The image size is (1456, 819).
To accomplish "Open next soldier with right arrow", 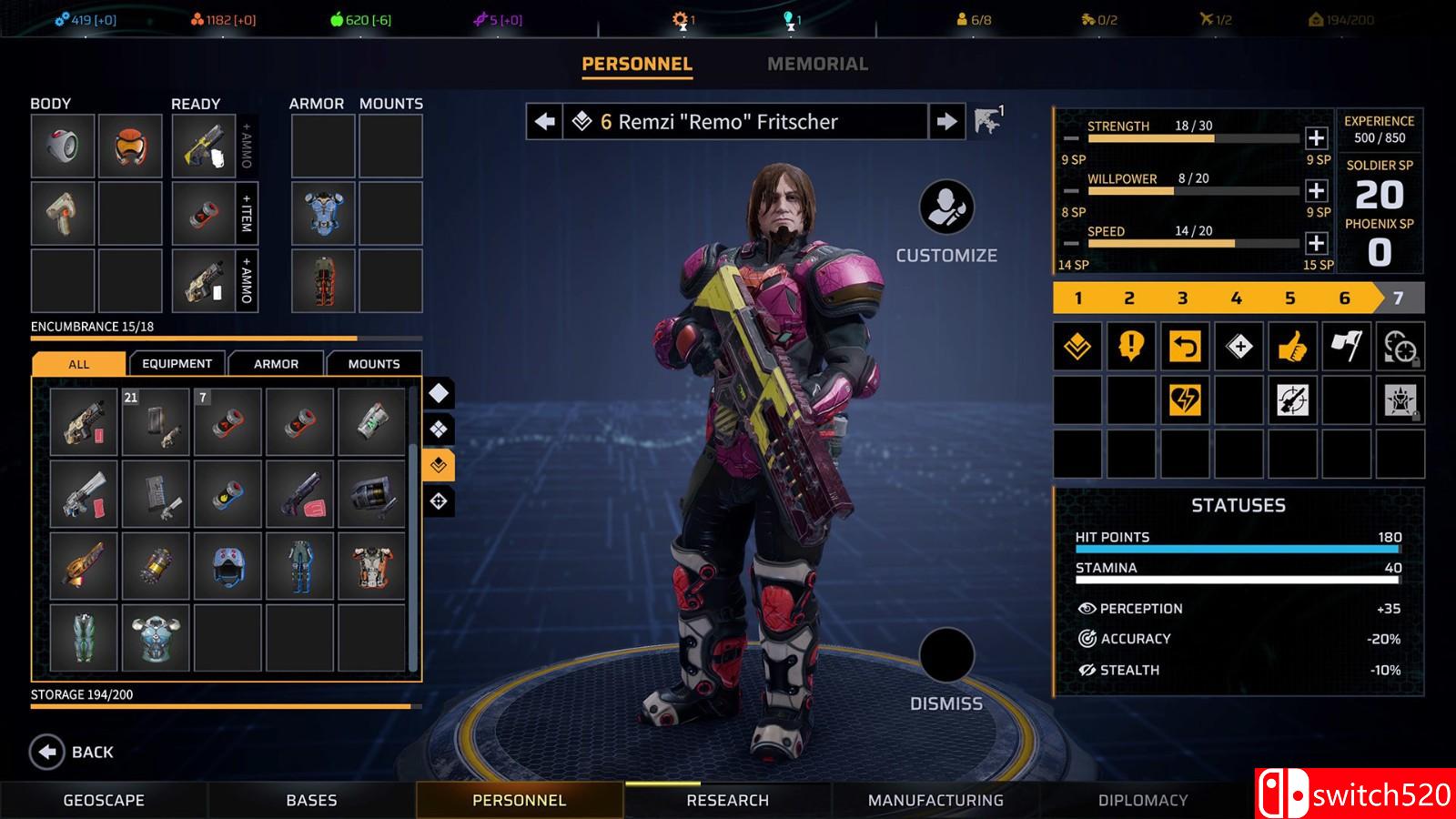I will [x=946, y=121].
